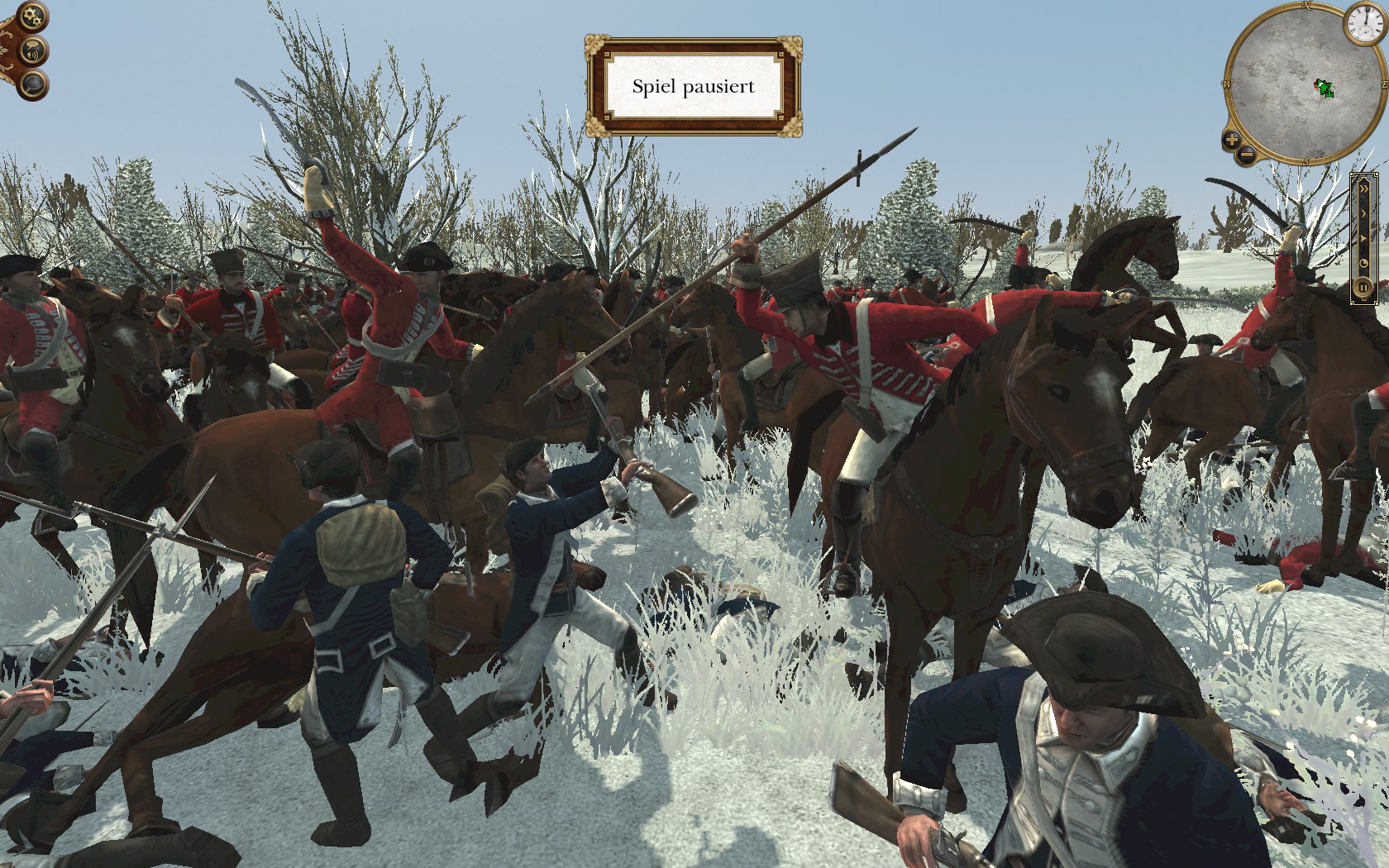Click the pocket watch battle timer

pyautogui.click(x=1367, y=21)
